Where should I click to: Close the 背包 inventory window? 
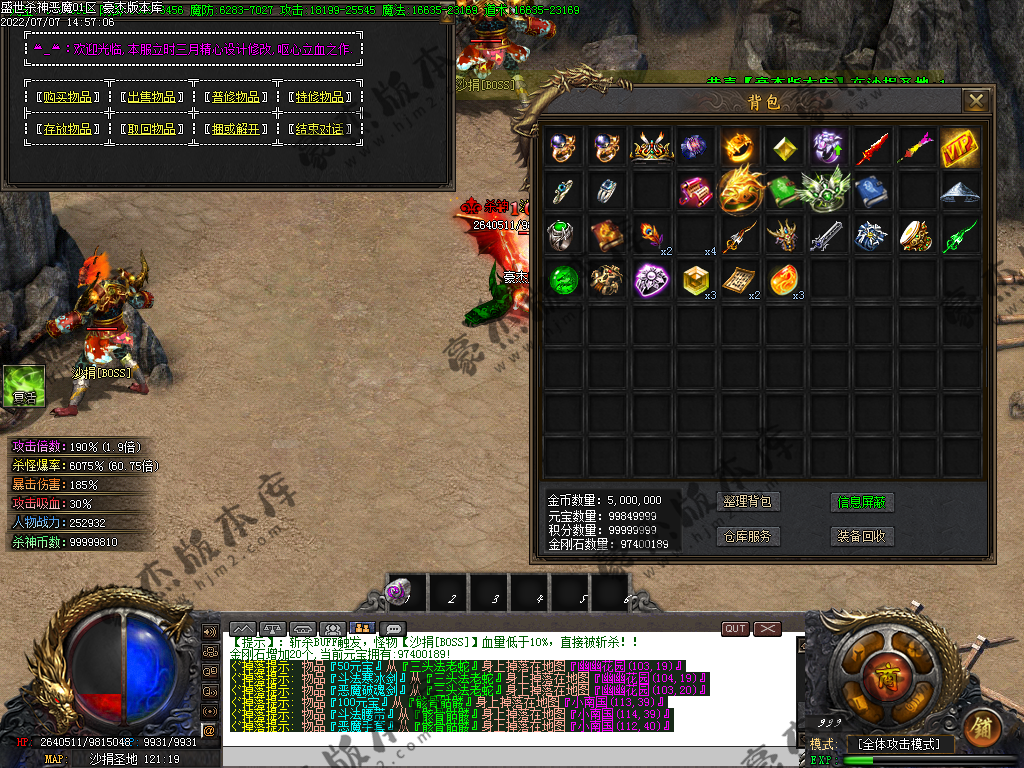[x=975, y=100]
